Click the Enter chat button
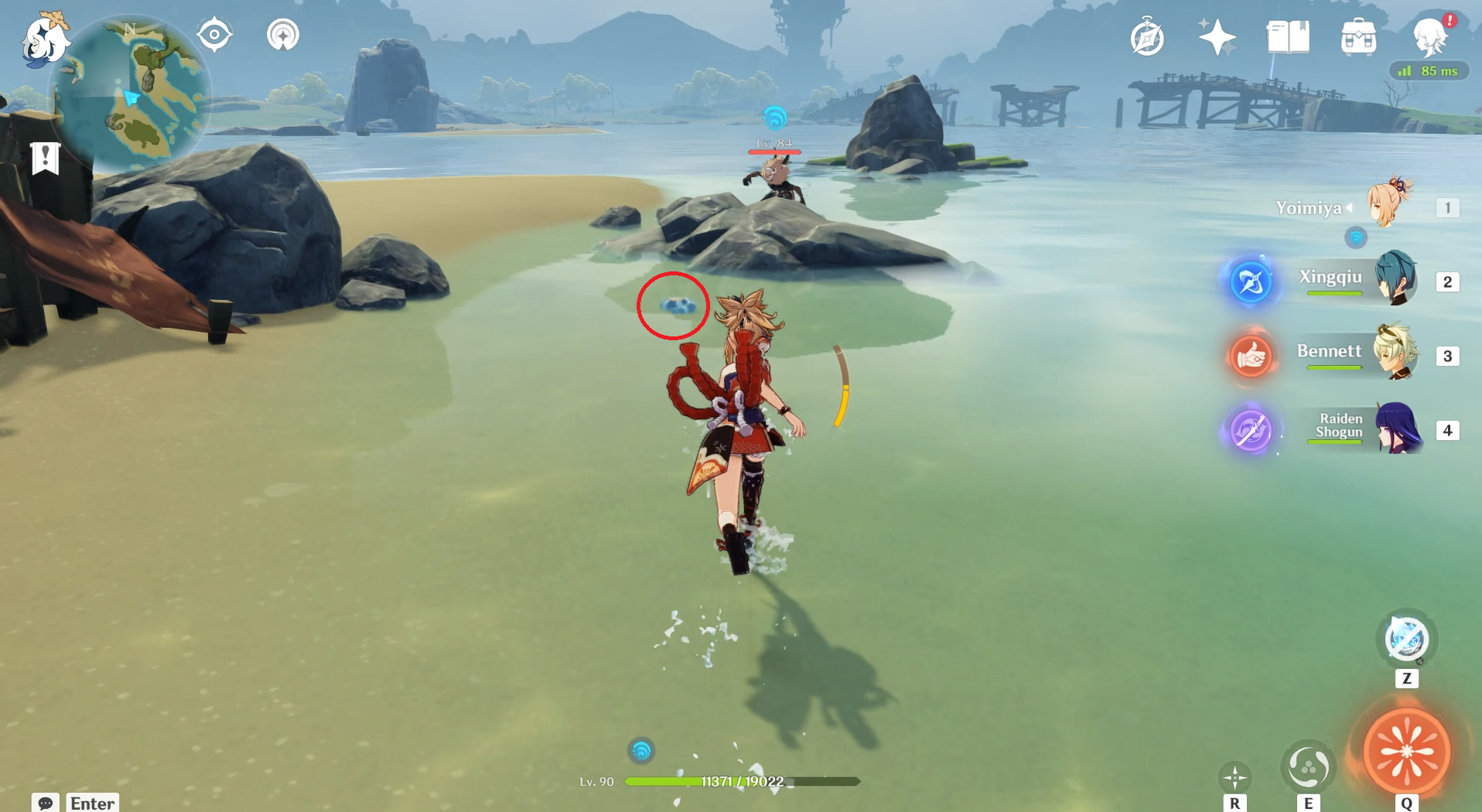Screen dimensions: 1482x812 [92, 803]
